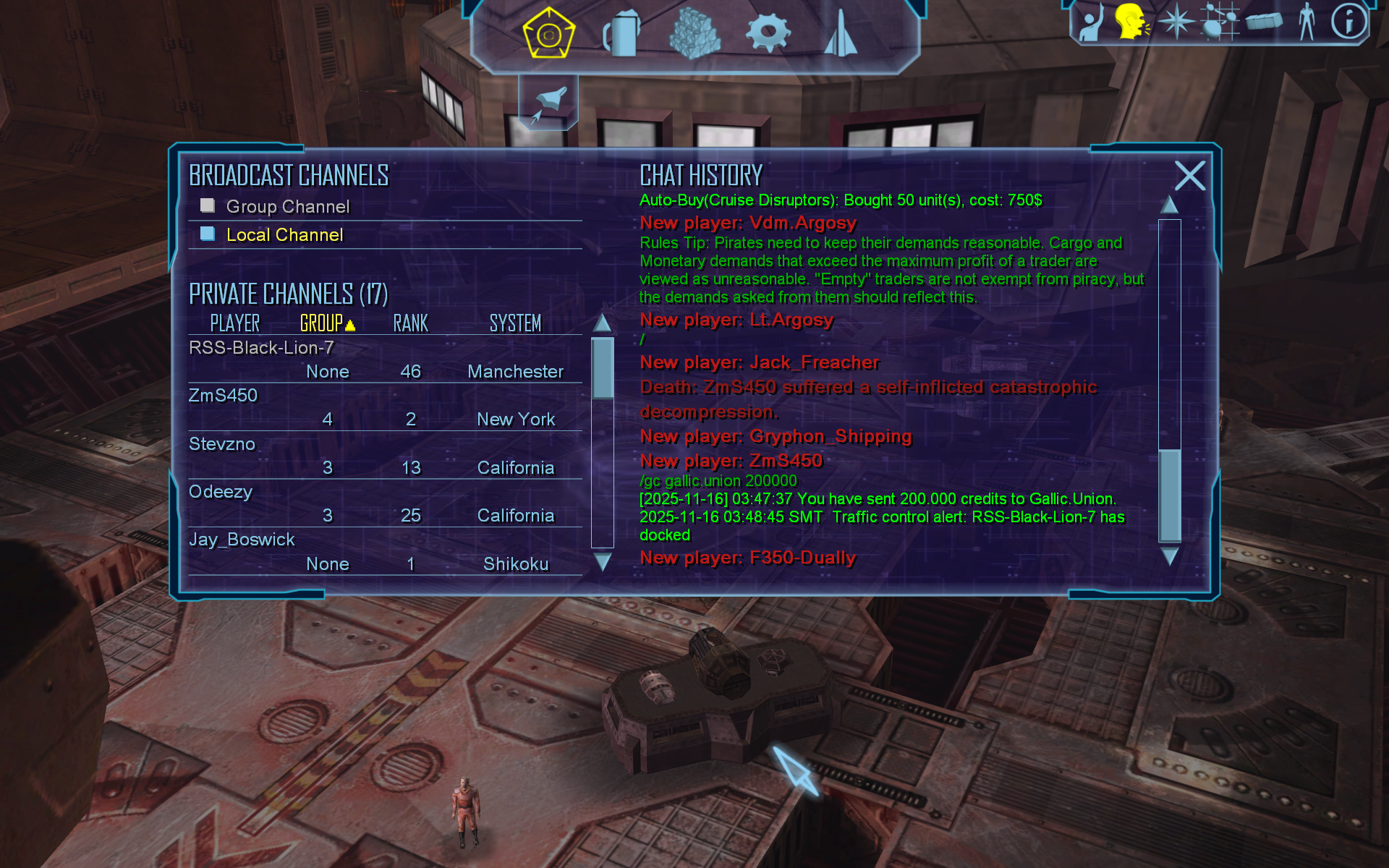Select player RSS-Black-Lion-7 in the list
The image size is (1389, 868).
(261, 348)
